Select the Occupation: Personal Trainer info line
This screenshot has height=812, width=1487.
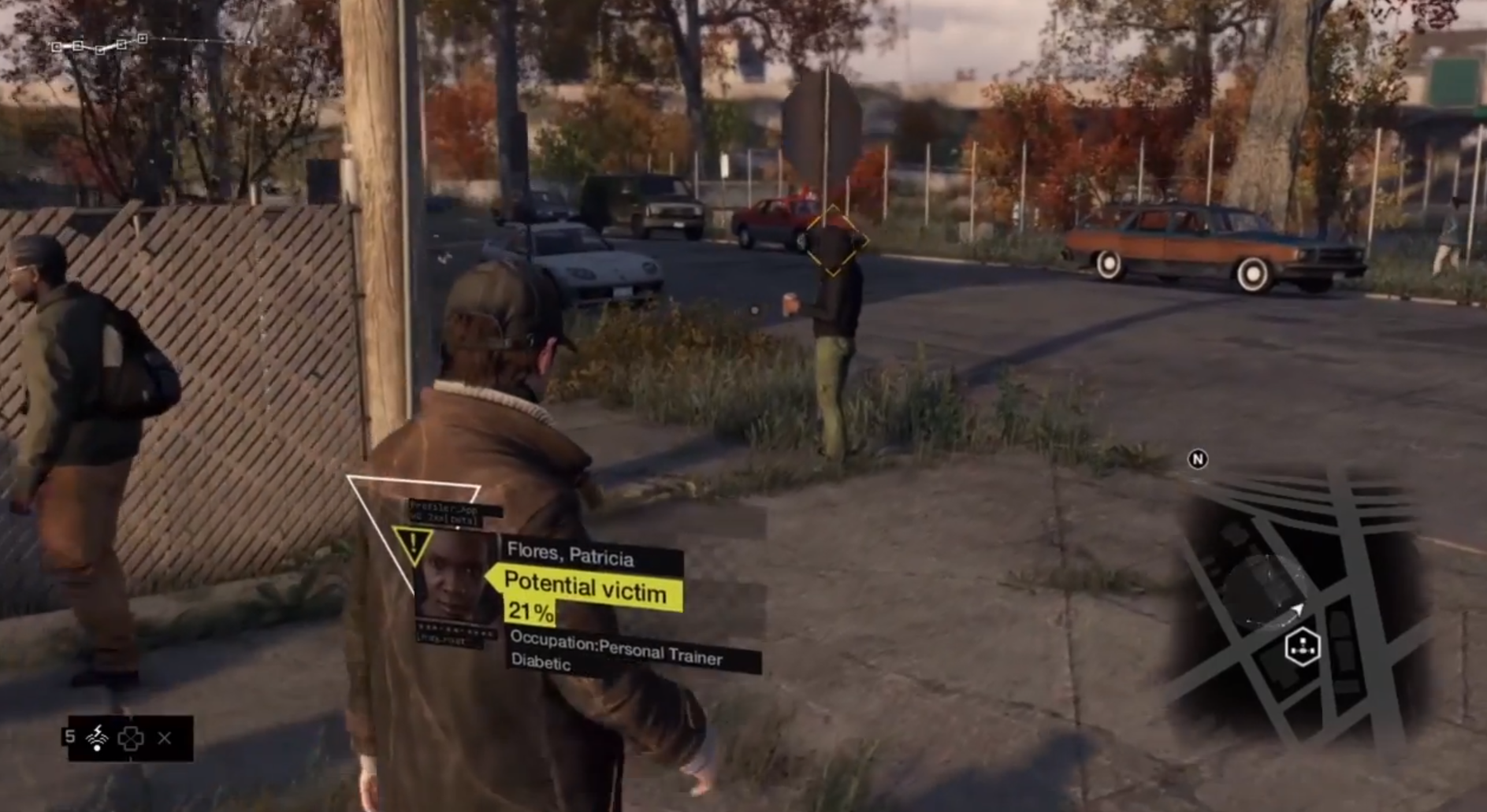pyautogui.click(x=616, y=650)
